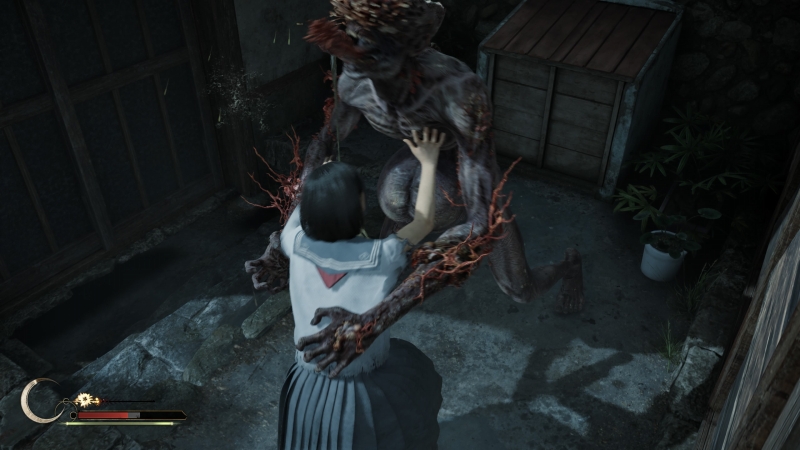800x450 pixels.
Task: Click the glowing sunburst icon above the health bar
Action: [84, 400]
